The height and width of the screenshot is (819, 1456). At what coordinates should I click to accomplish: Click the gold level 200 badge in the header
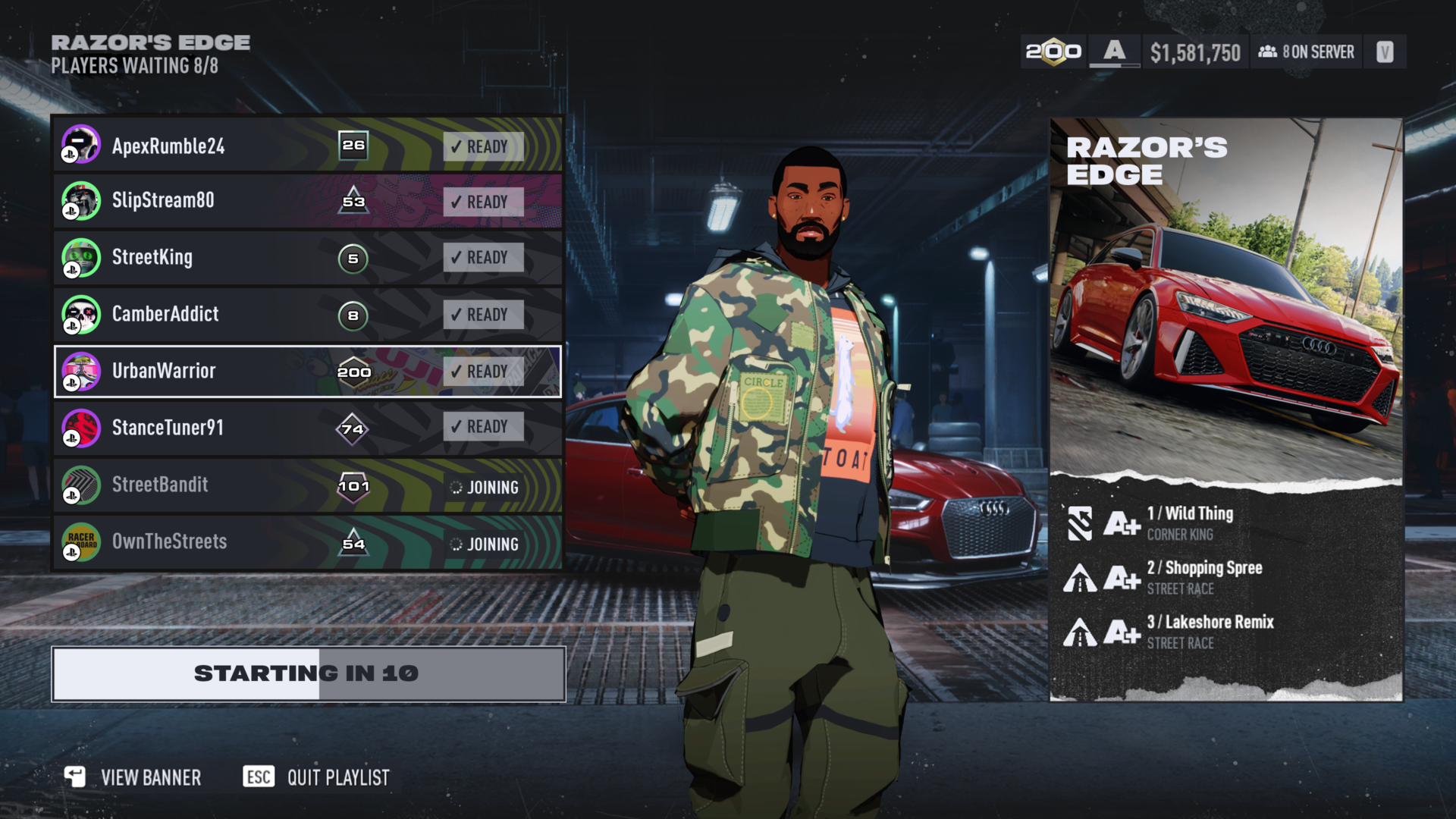point(1054,52)
